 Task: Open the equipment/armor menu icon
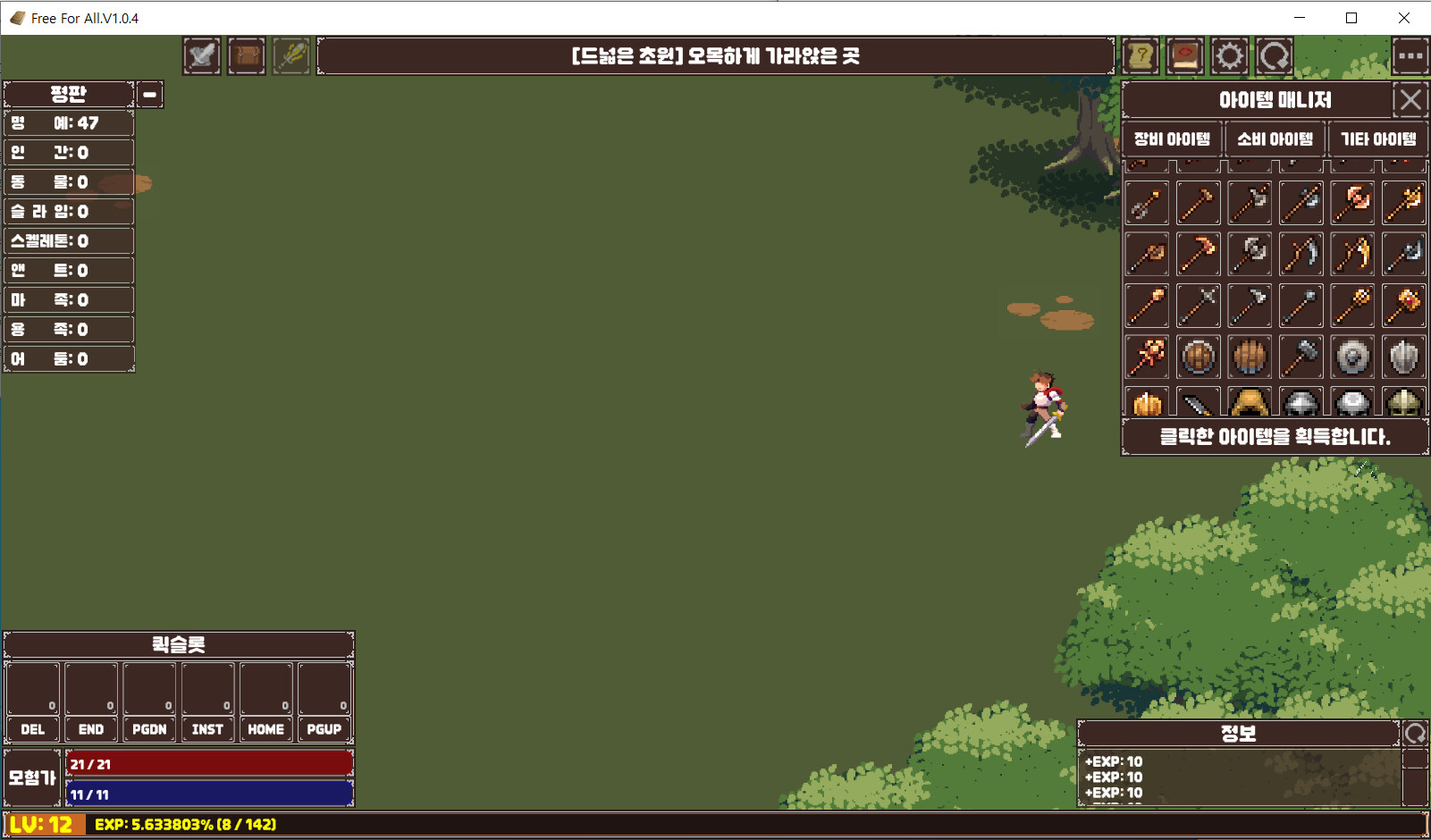coord(201,55)
